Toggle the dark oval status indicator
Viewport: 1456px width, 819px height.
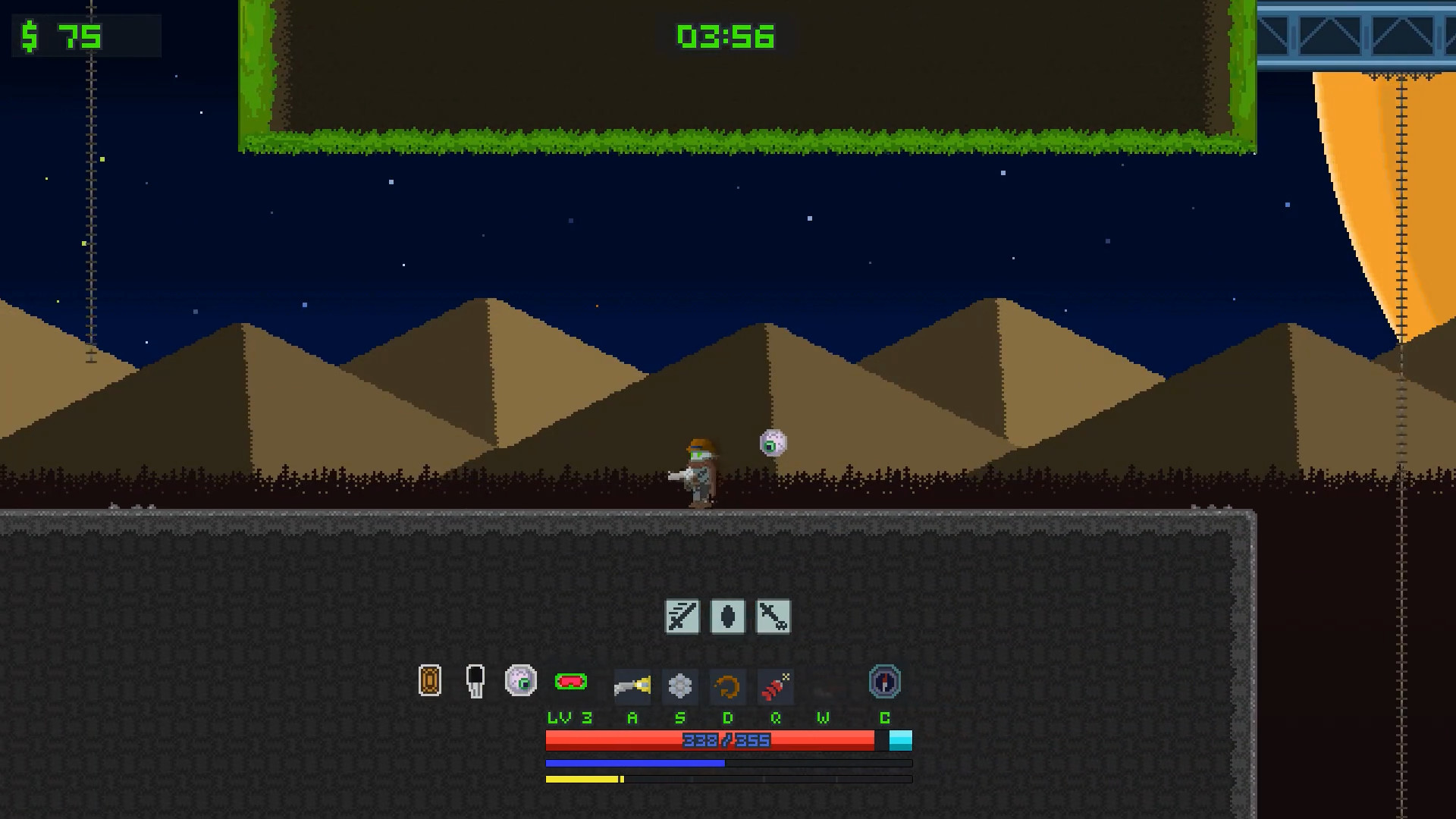727,616
